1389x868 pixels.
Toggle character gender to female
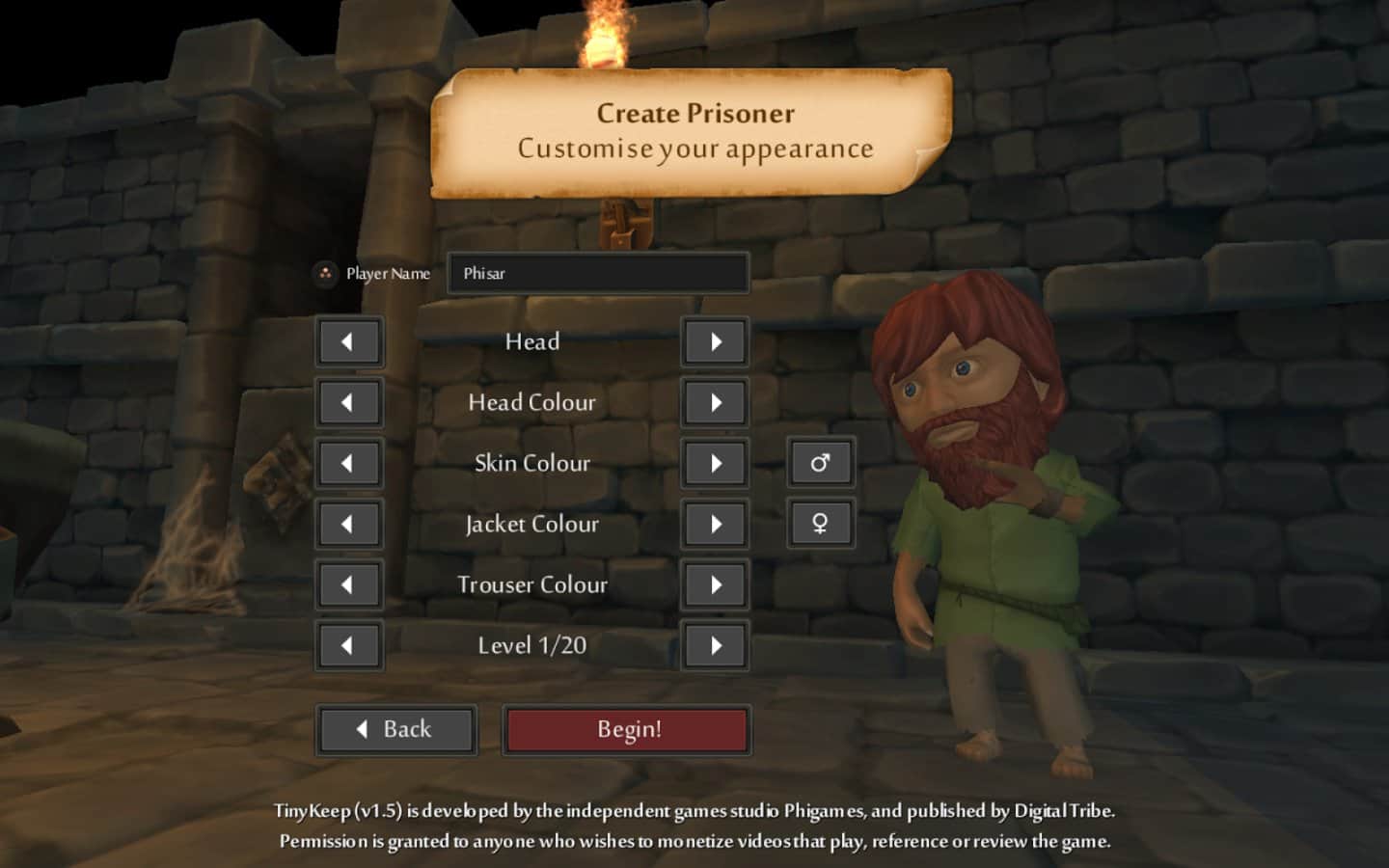[821, 524]
